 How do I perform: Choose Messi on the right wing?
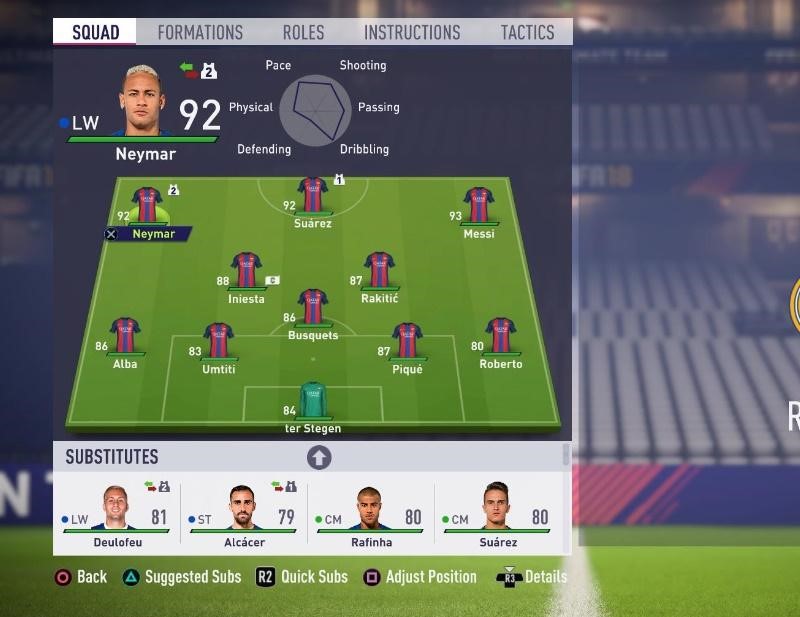coord(478,205)
